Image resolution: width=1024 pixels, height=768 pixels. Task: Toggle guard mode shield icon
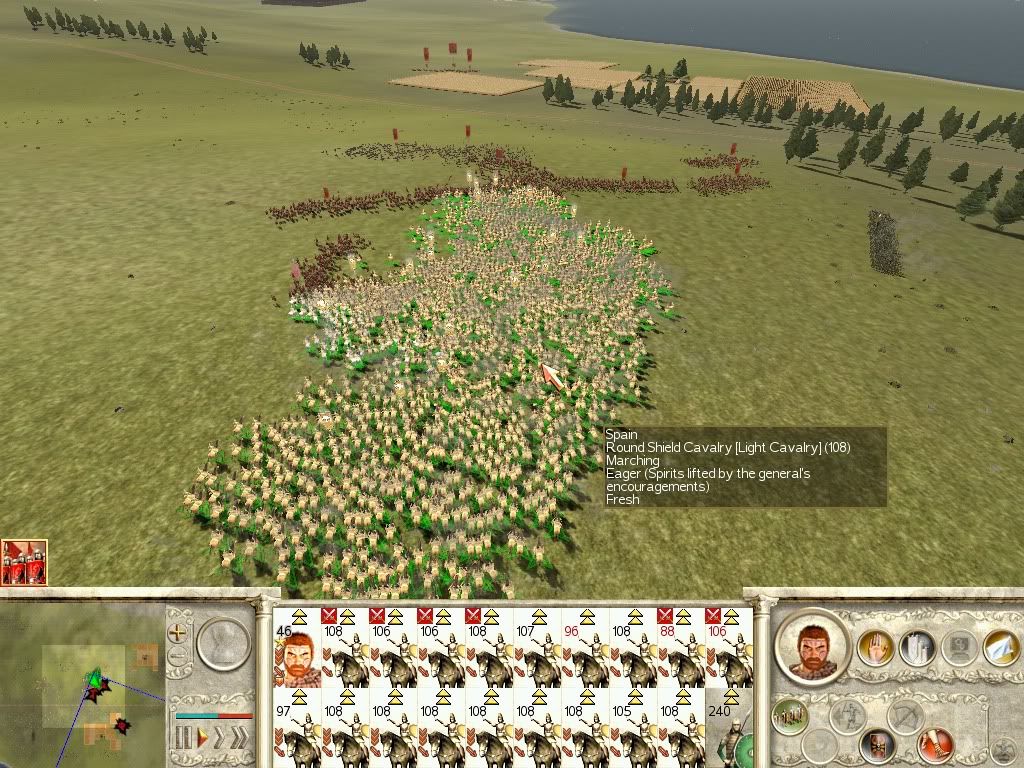pos(878,743)
